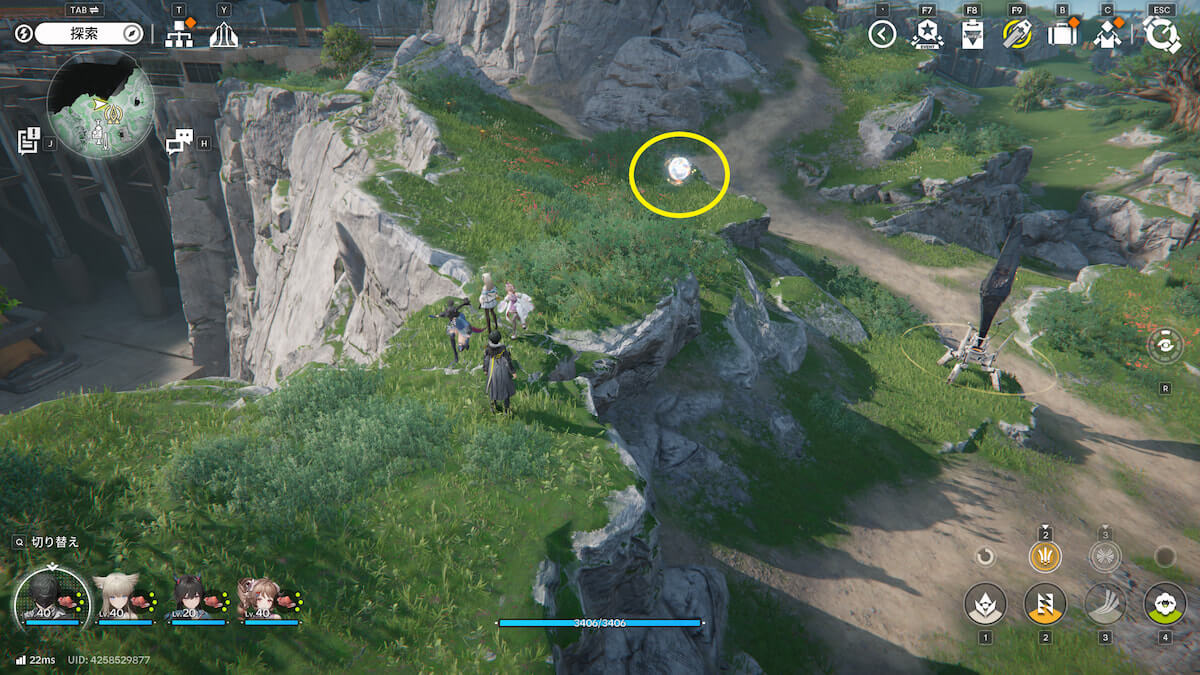Screen dimensions: 1200x675
Task: Open the quest log documents icon
Action: pos(28,140)
